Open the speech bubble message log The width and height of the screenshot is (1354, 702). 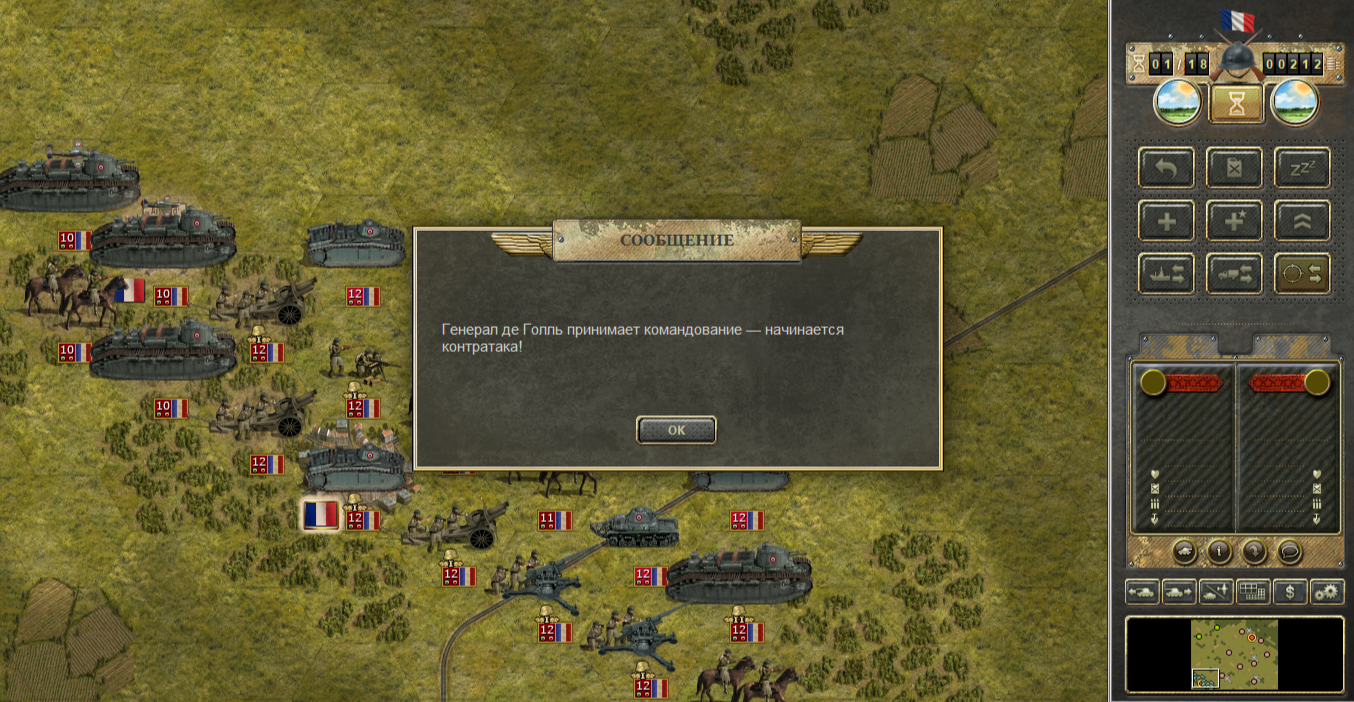click(1290, 551)
